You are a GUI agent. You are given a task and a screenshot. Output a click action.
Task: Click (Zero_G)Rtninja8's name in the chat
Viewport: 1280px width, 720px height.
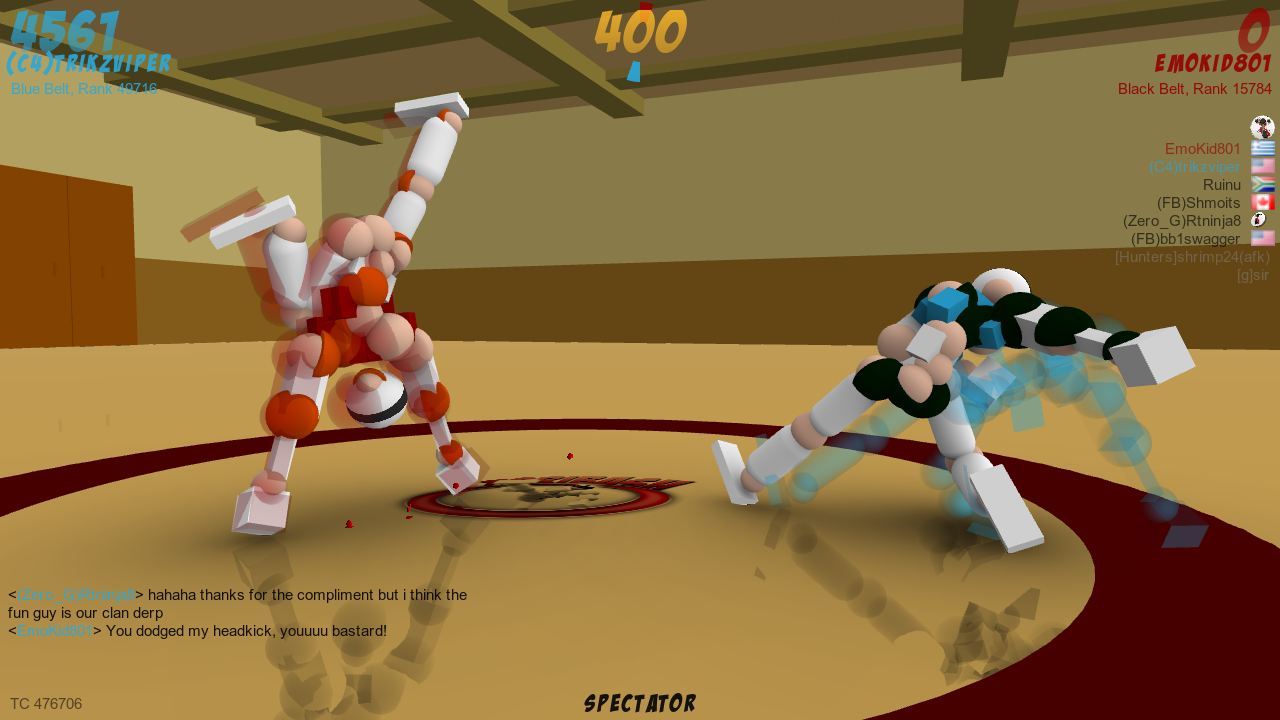[x=72, y=594]
